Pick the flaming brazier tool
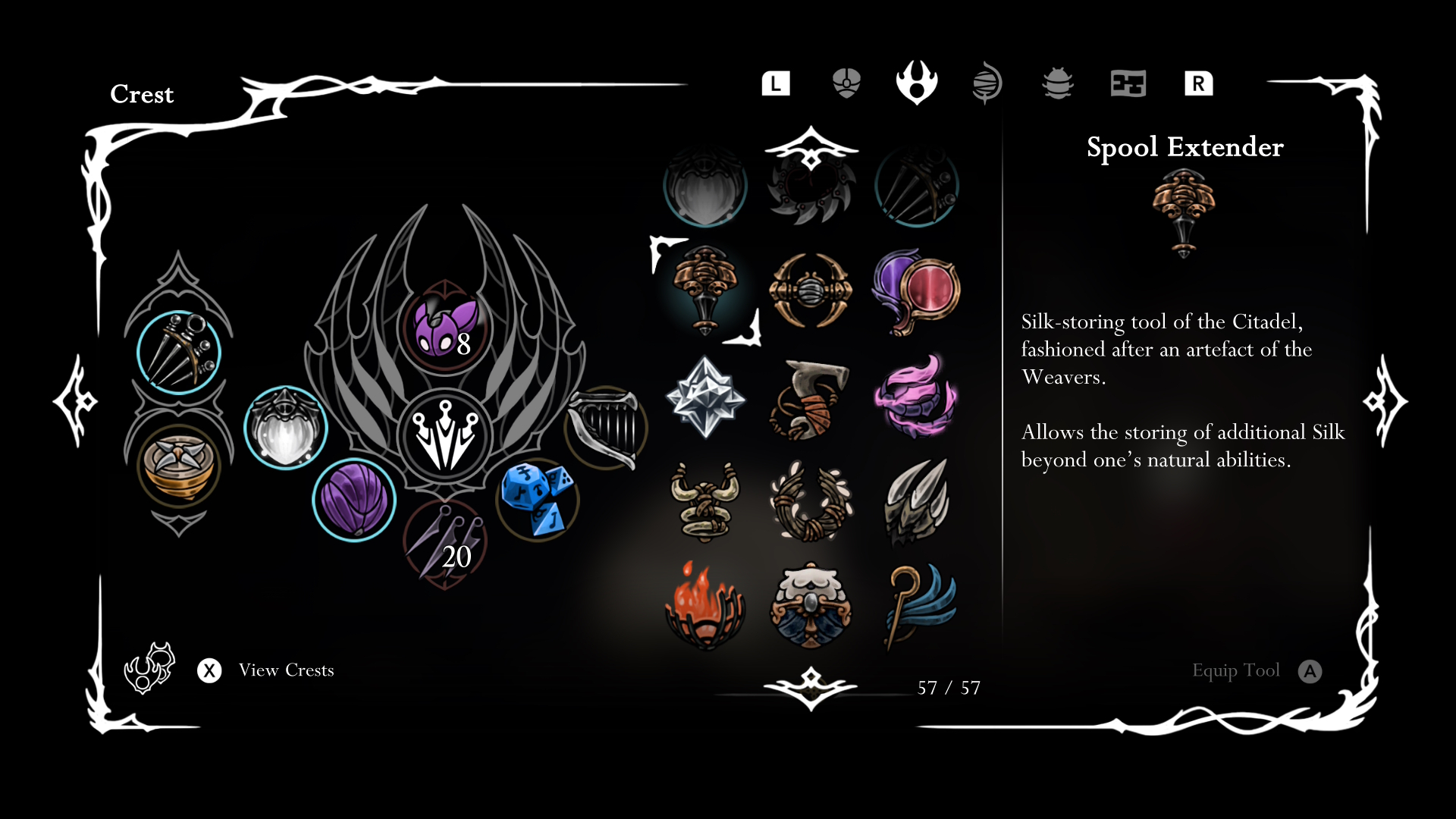Image resolution: width=1456 pixels, height=819 pixels. point(705,606)
